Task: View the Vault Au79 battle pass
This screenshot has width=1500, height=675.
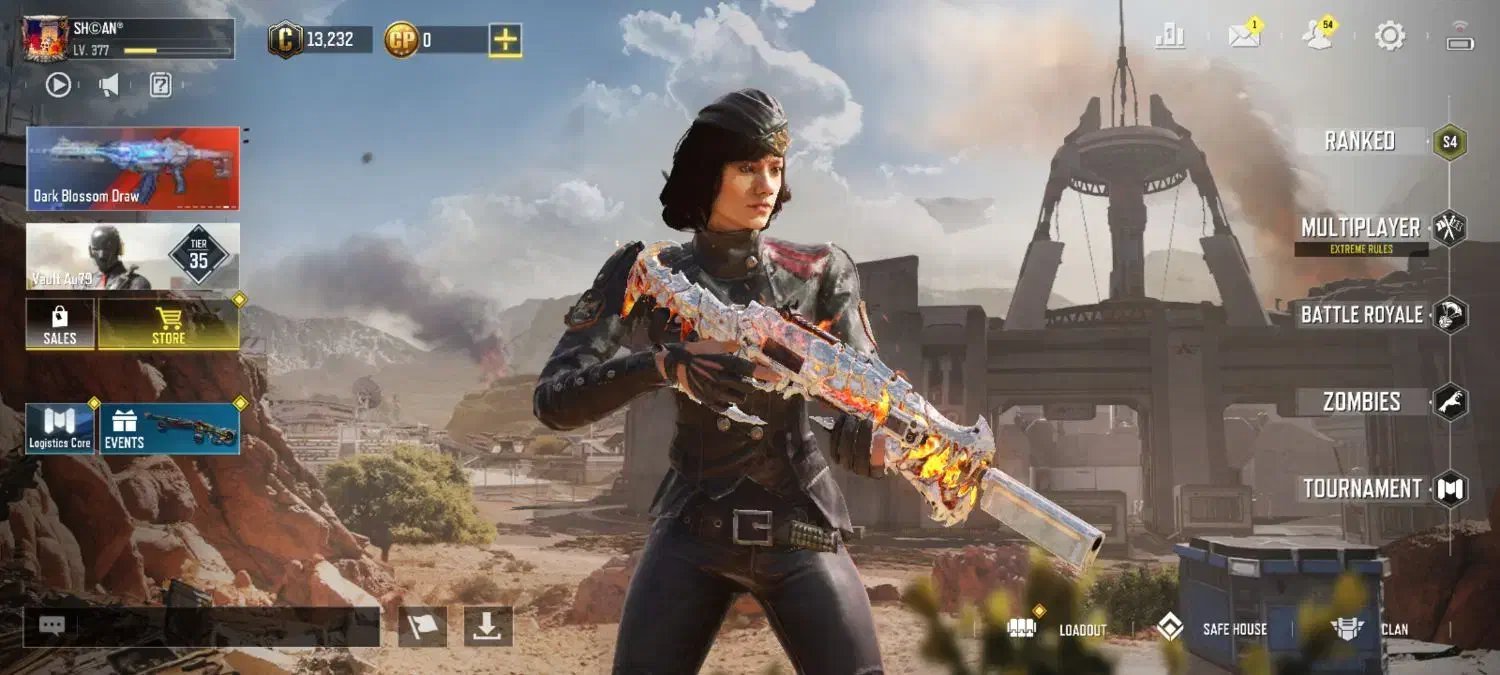Action: [x=133, y=256]
